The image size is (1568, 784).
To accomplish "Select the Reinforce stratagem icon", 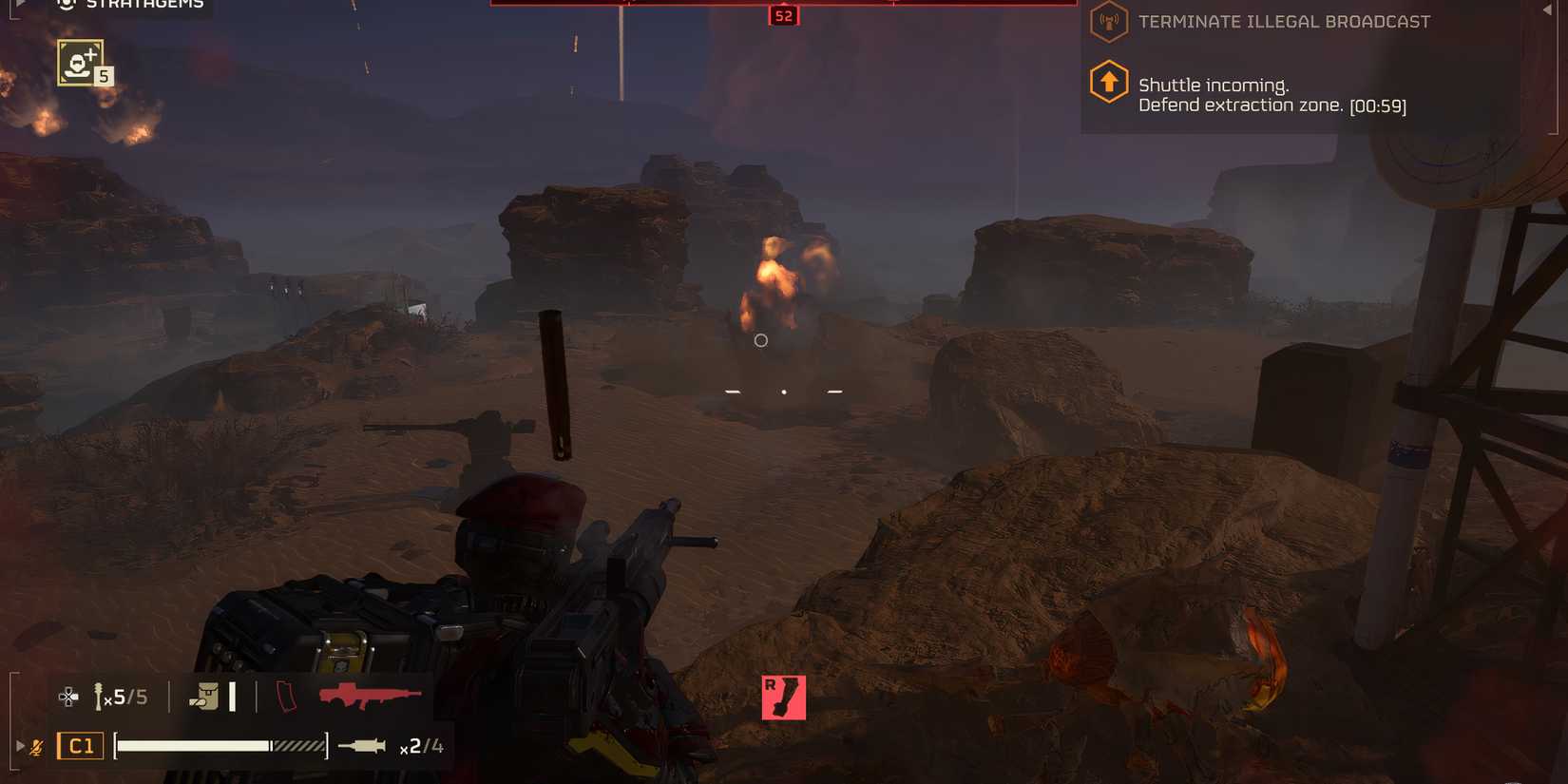I will [x=82, y=61].
